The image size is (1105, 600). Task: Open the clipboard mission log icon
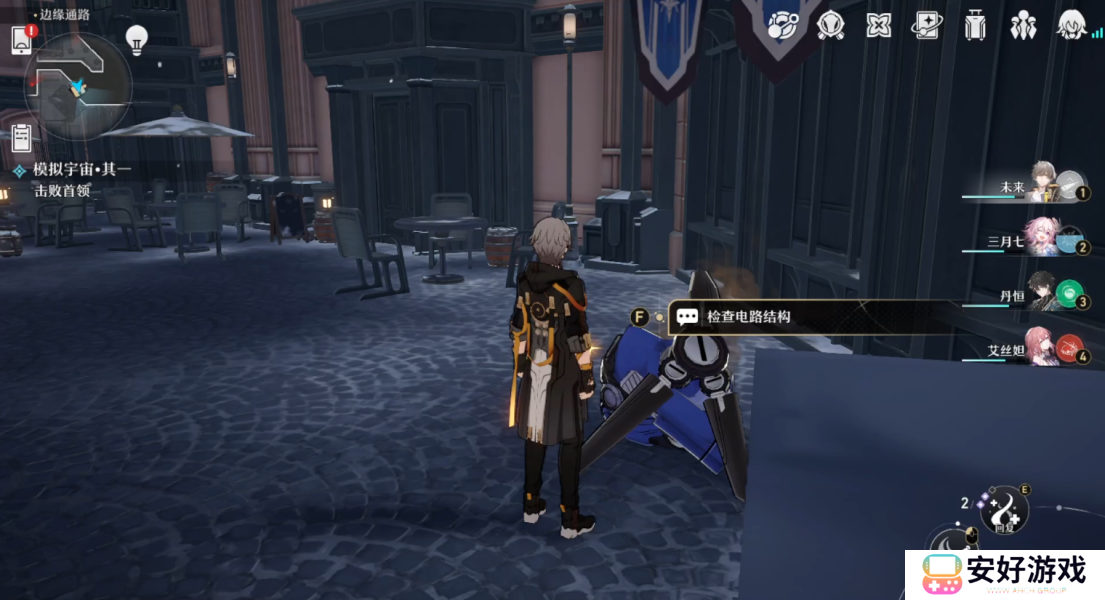22,138
